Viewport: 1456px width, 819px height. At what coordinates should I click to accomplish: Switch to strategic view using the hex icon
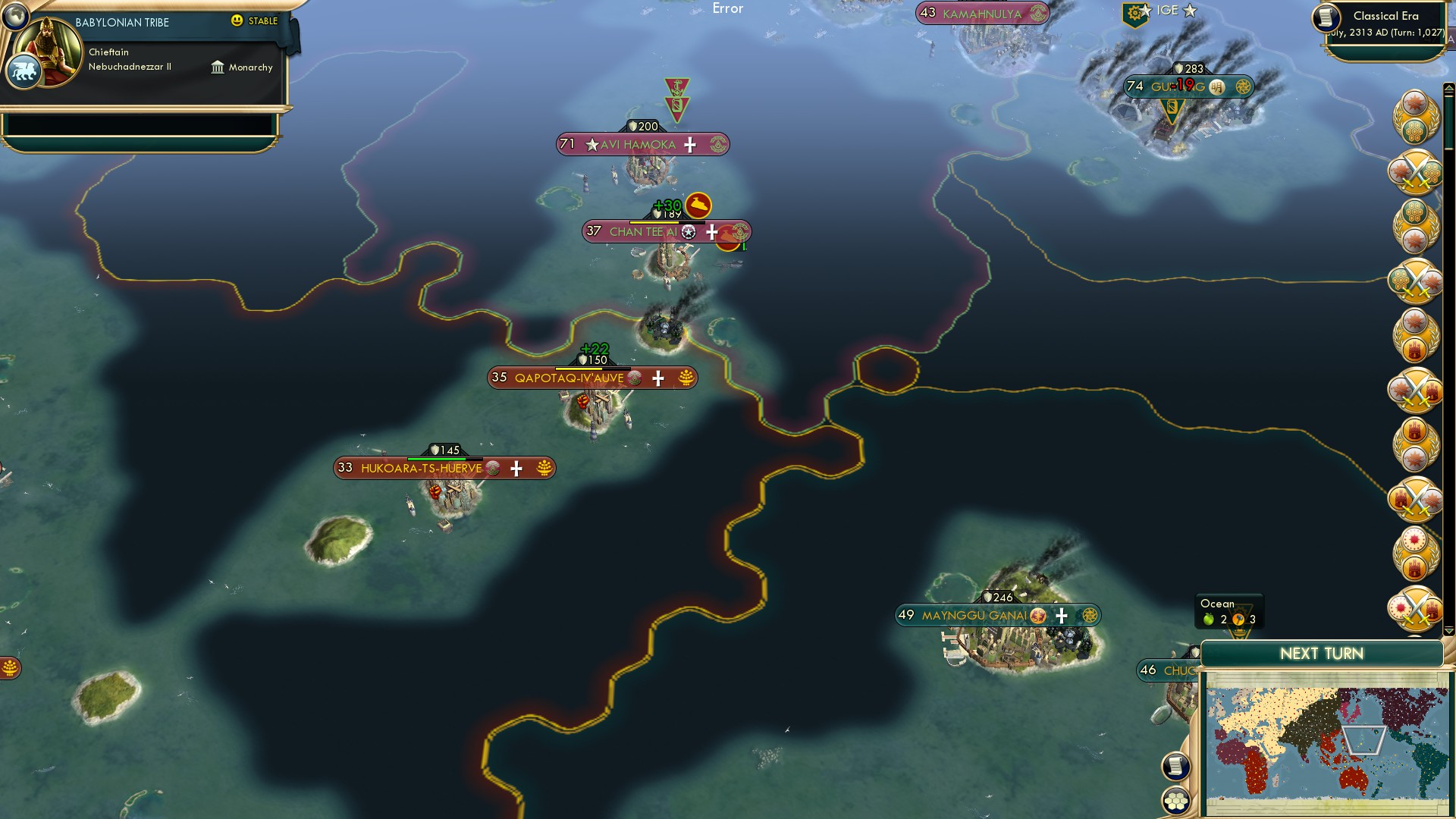click(x=1176, y=799)
